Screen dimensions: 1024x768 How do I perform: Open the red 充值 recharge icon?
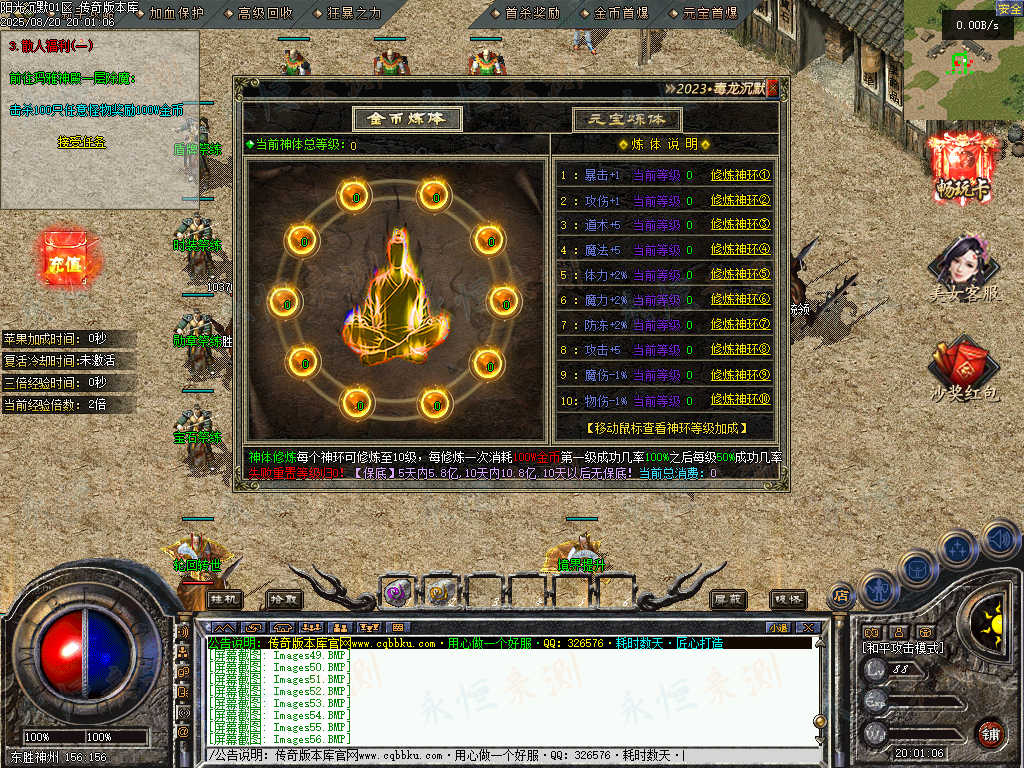[64, 262]
